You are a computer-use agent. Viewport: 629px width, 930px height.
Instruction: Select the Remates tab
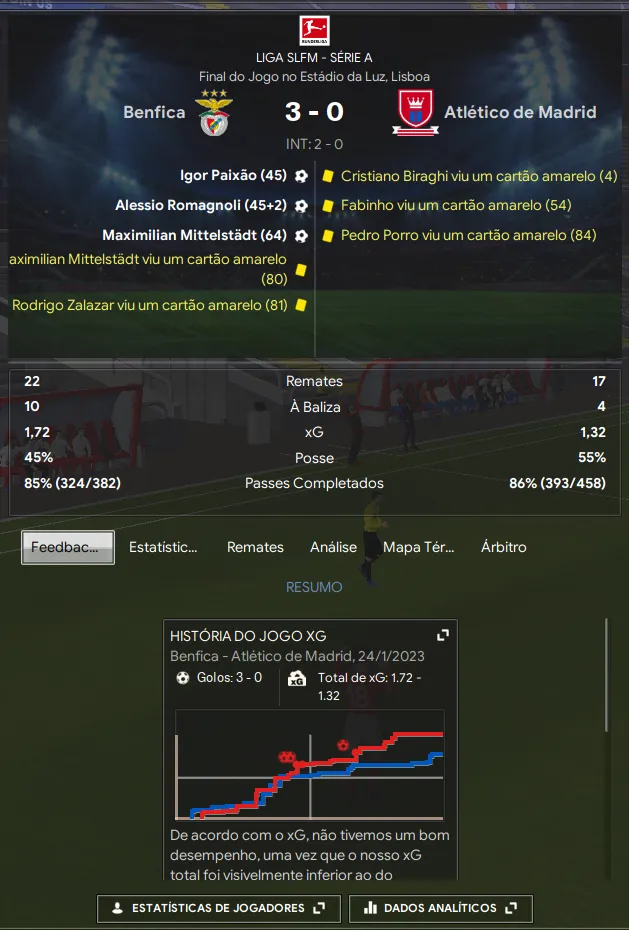[255, 547]
